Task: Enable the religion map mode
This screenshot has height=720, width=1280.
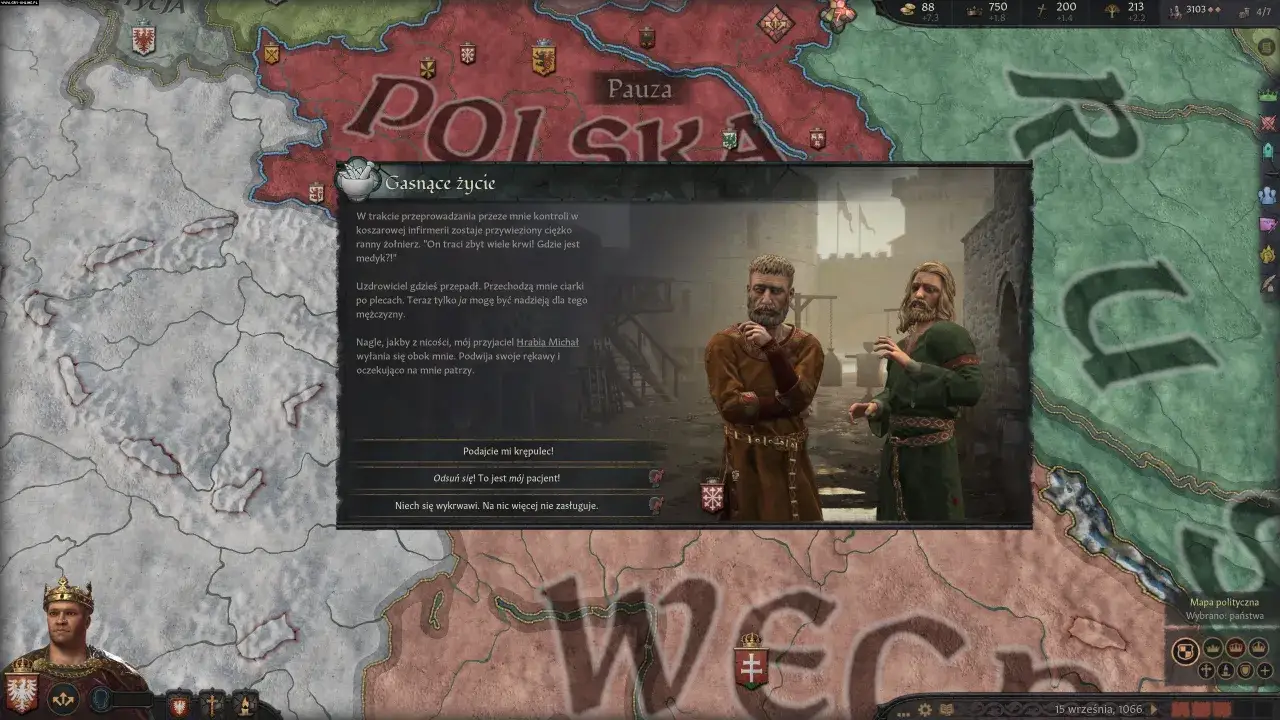Action: [x=1207, y=671]
